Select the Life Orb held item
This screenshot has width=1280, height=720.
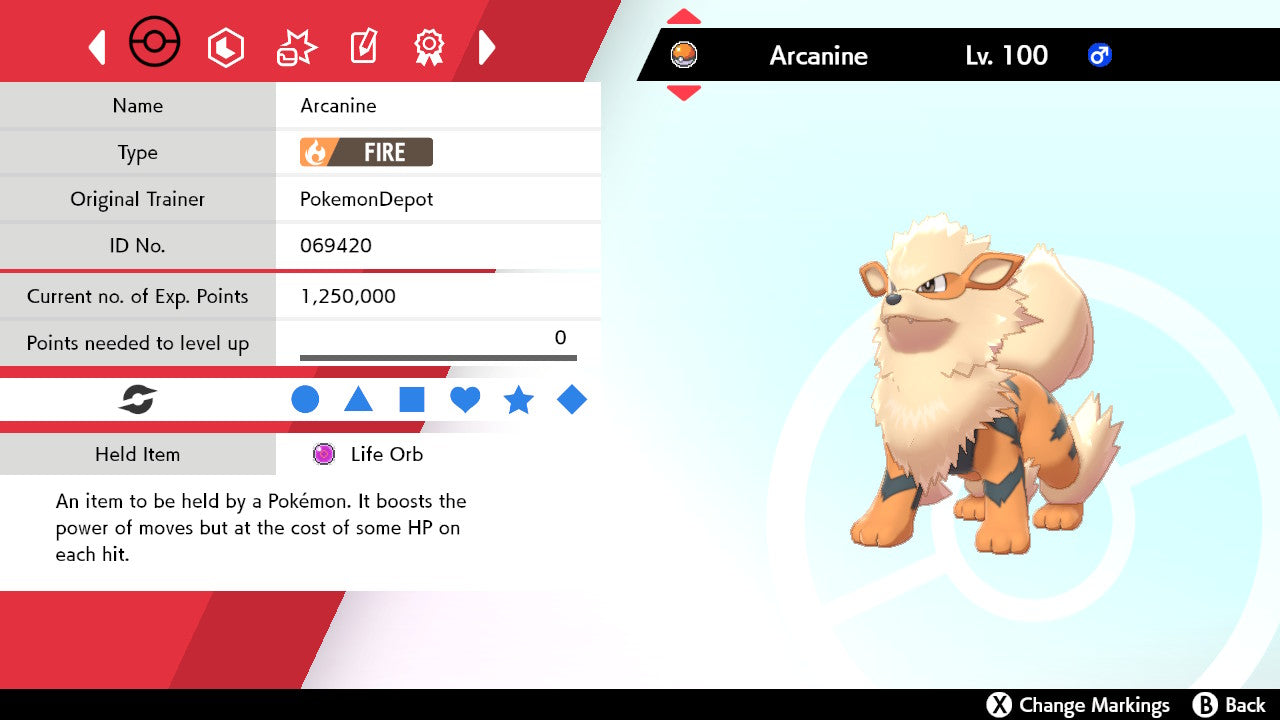pyautogui.click(x=368, y=454)
